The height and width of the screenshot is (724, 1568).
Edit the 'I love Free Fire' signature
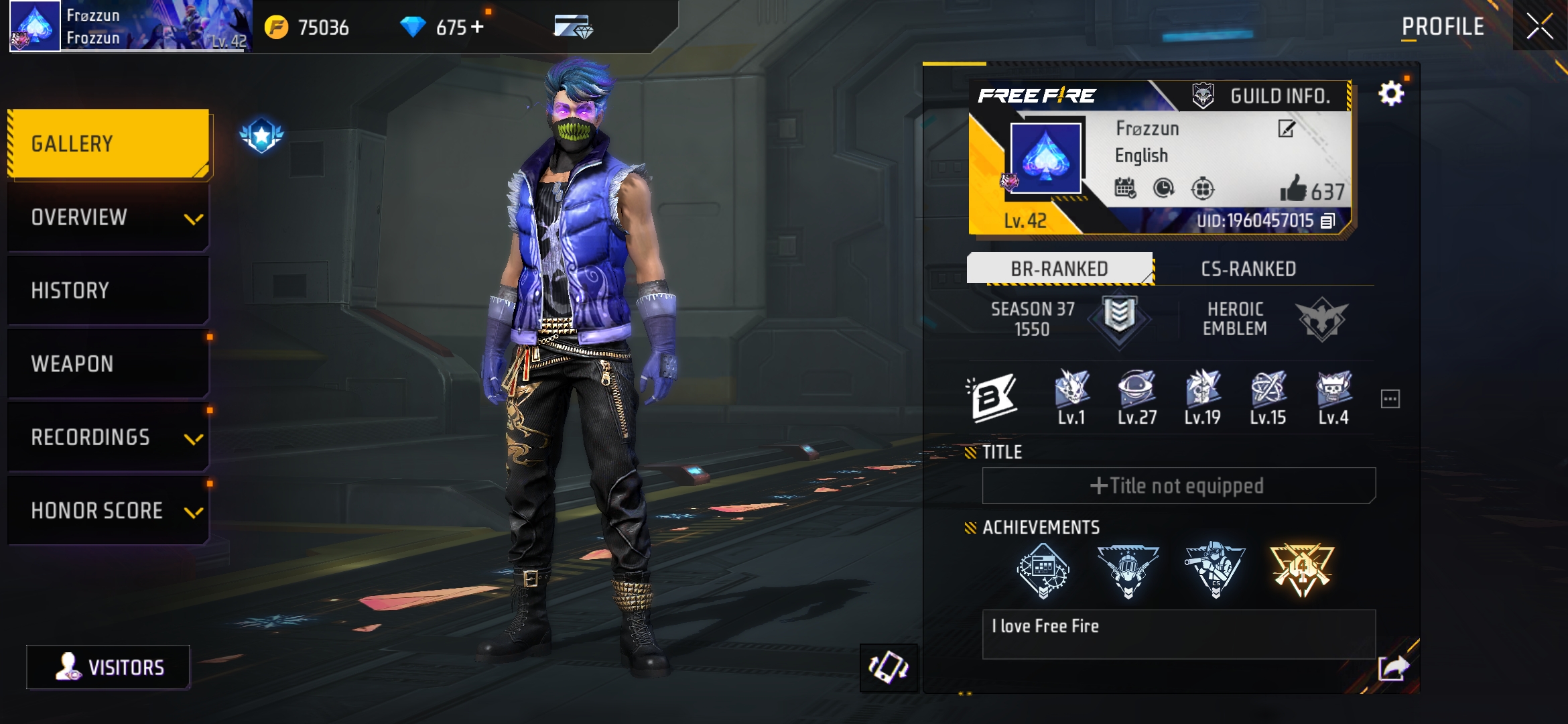click(1178, 633)
